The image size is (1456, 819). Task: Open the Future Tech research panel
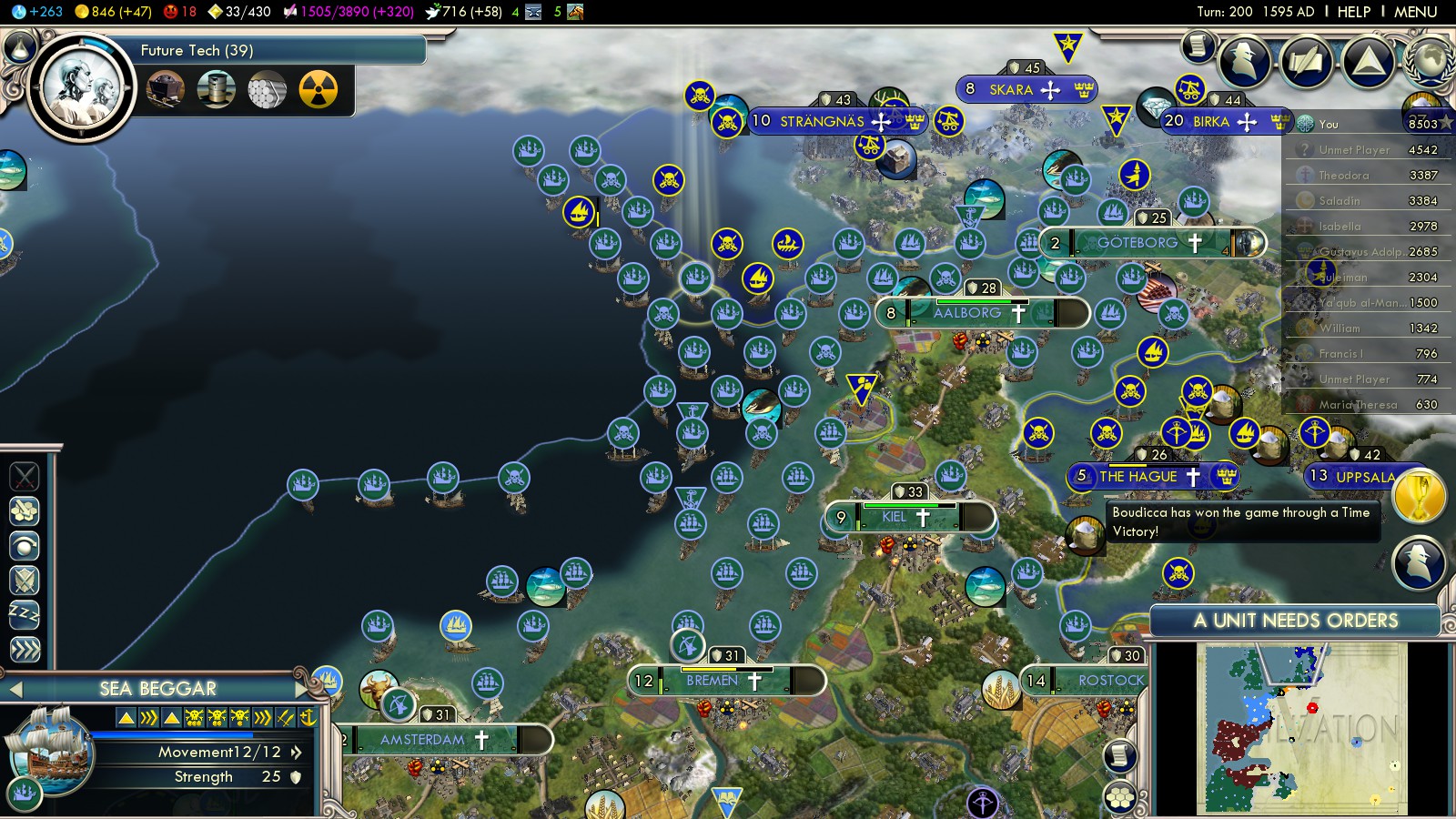(197, 51)
